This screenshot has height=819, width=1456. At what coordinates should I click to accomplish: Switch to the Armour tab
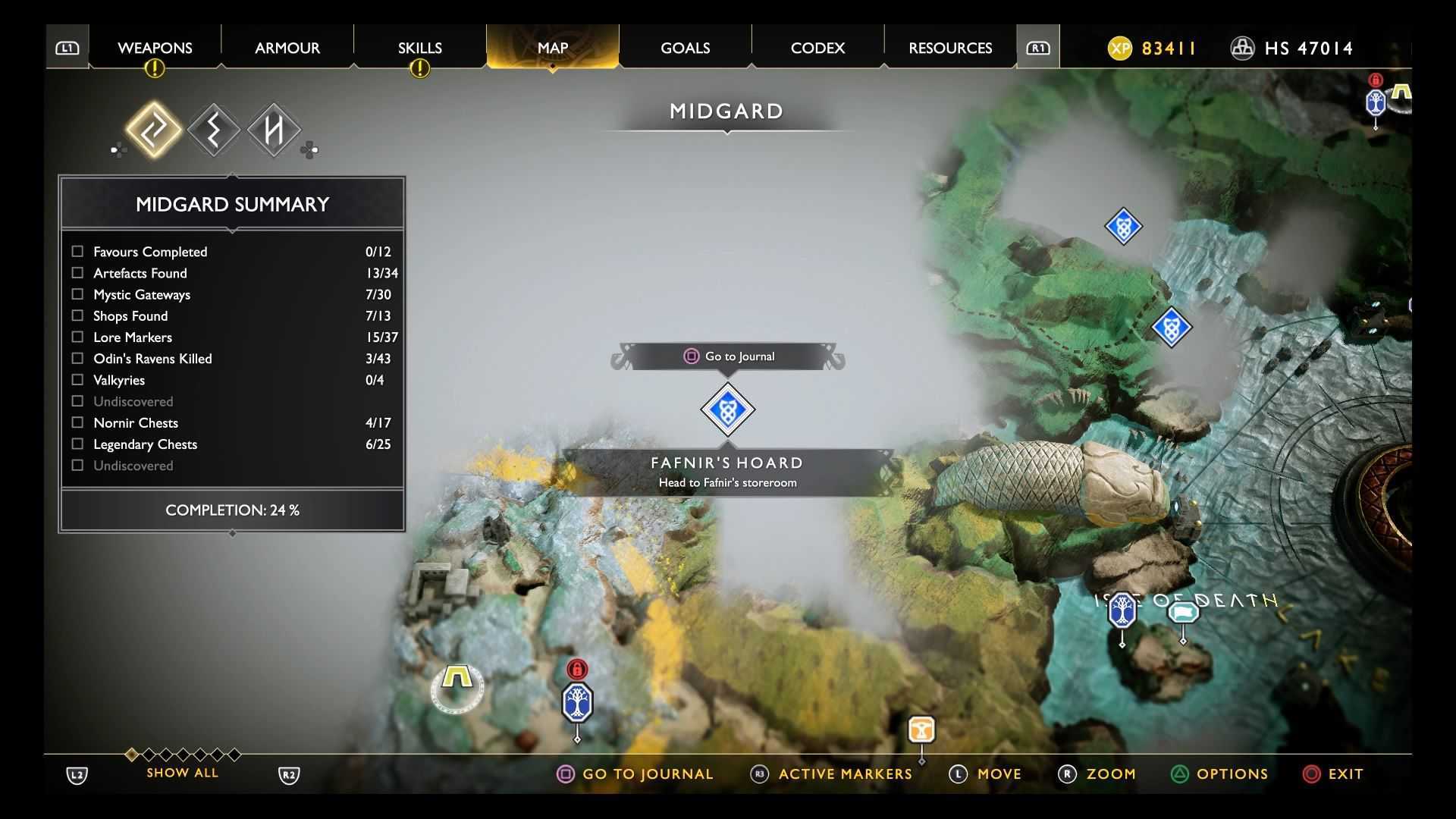287,48
